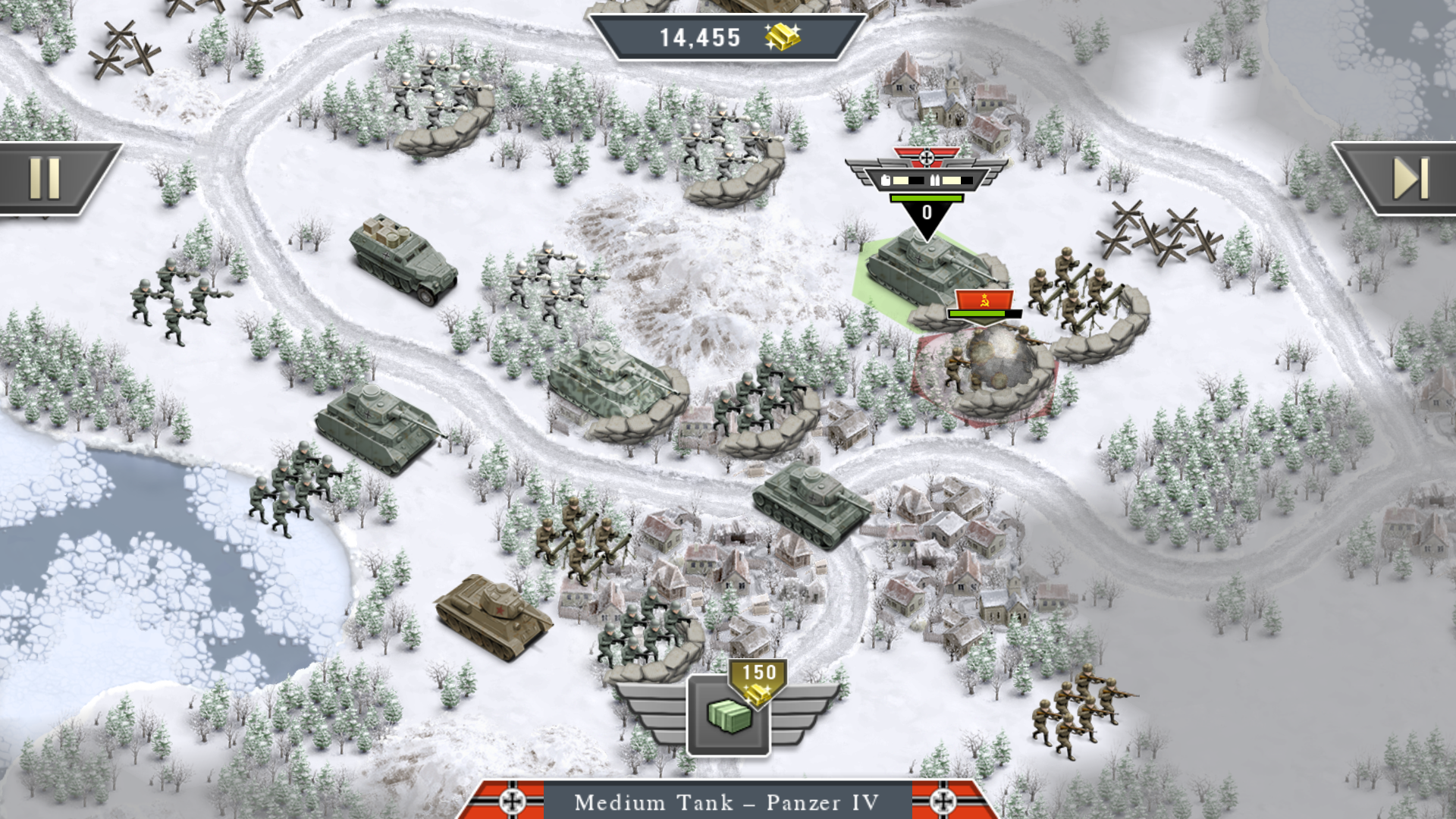Screen dimensions: 1456x819
Task: Click the gold bars icon beside the 14,455 counter
Action: pyautogui.click(x=783, y=36)
